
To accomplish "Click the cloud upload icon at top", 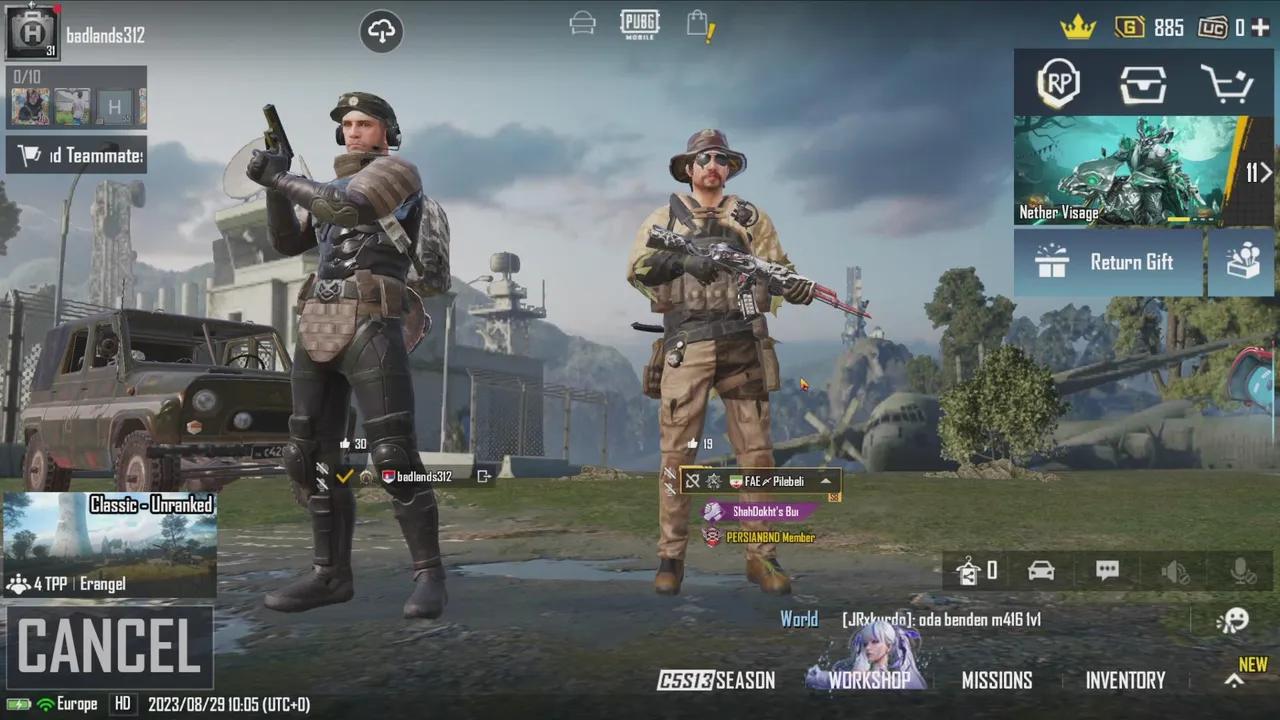I will click(x=380, y=31).
